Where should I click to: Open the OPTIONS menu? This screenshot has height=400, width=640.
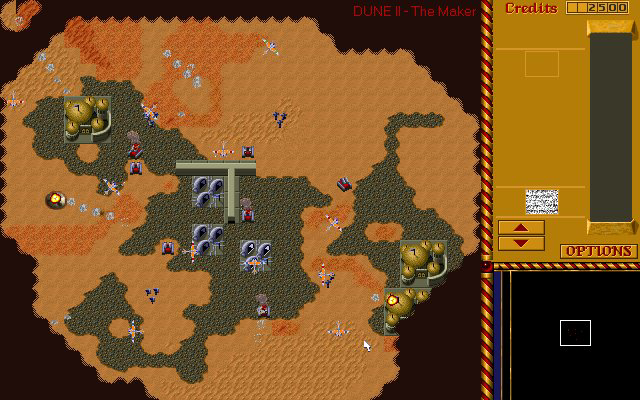click(x=598, y=251)
